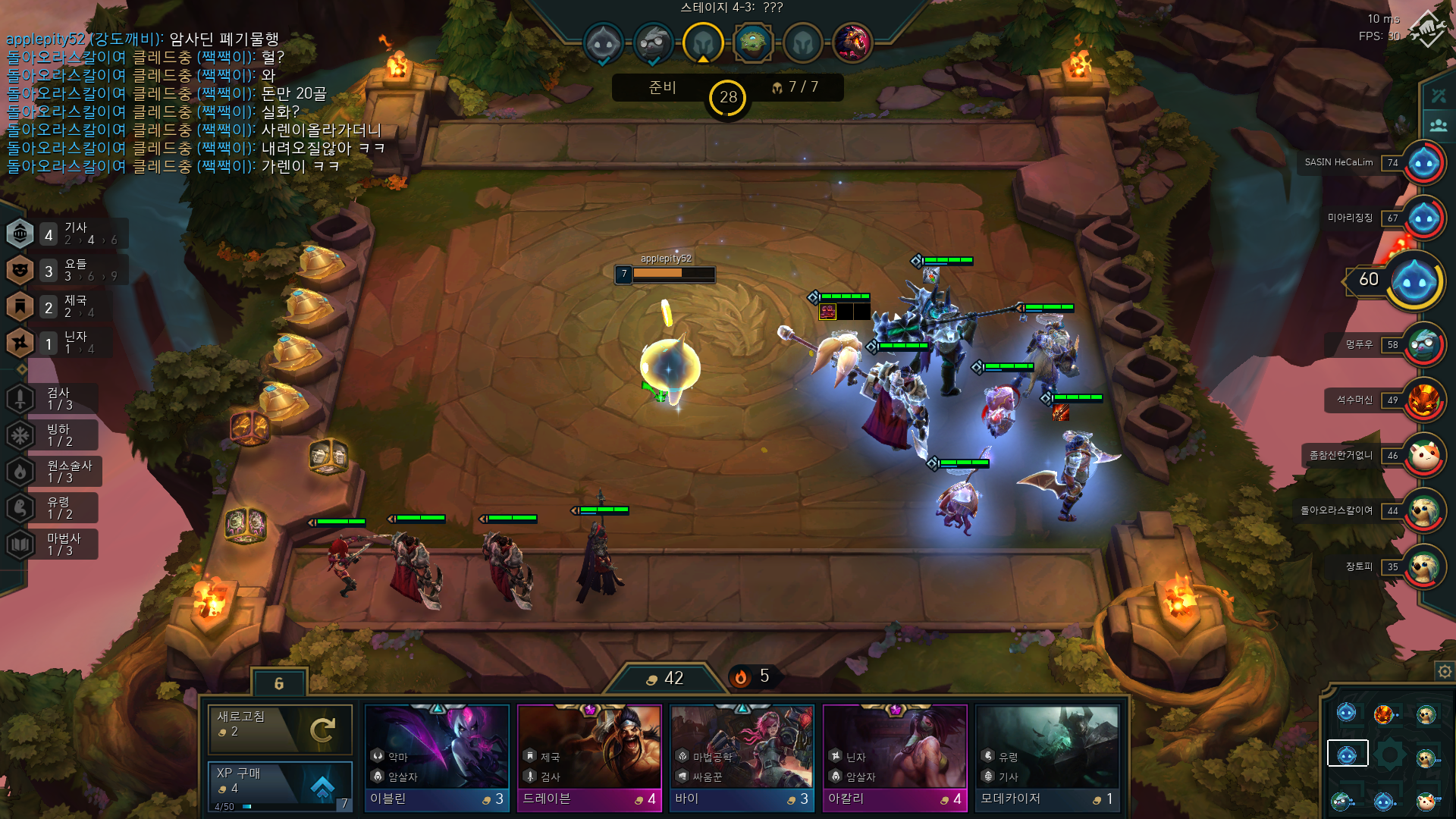Purchase the 드레이븐 champion card
1456x819 pixels.
coord(589,758)
